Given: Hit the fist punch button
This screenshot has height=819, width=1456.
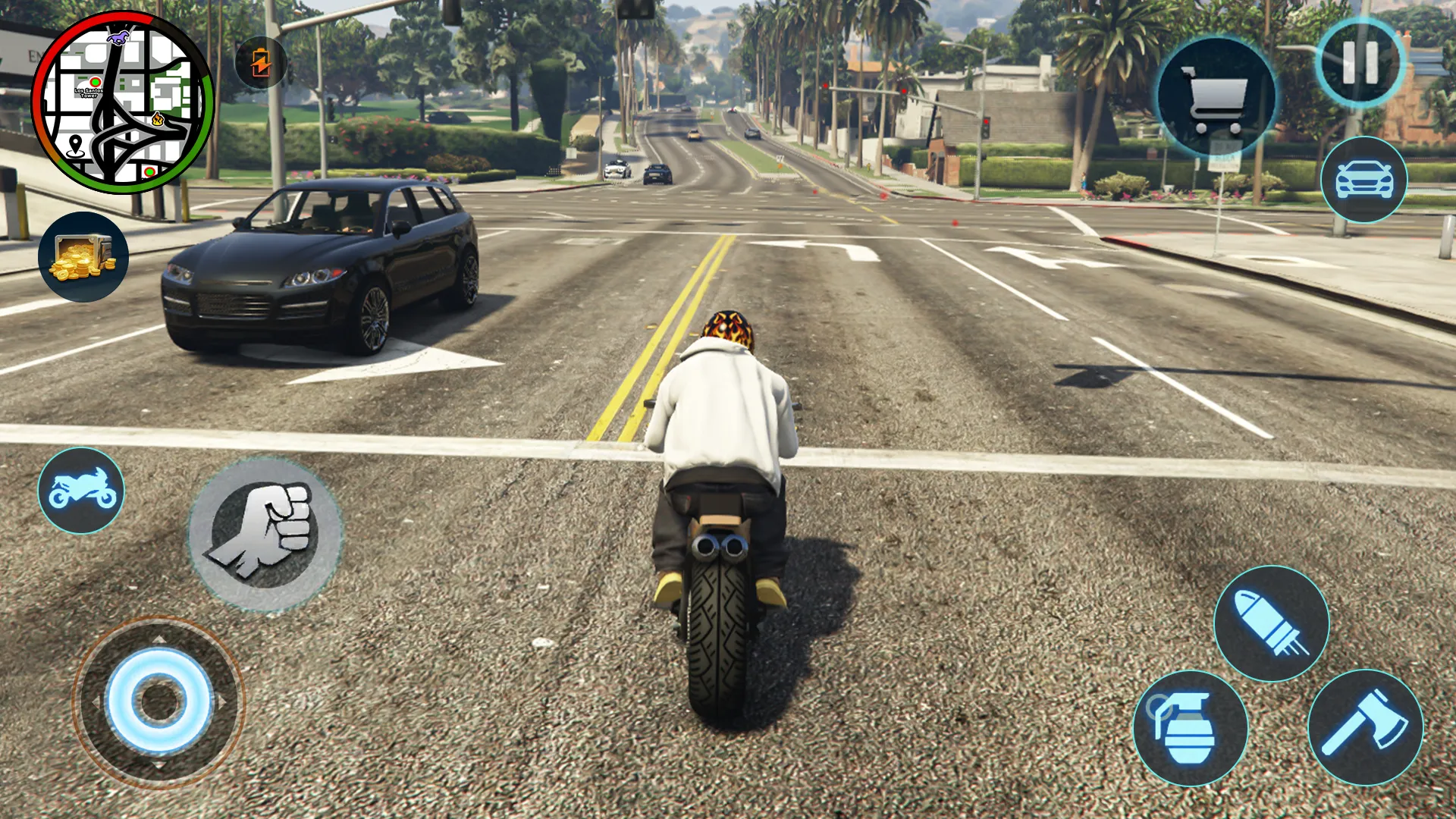Looking at the screenshot, I should [265, 533].
